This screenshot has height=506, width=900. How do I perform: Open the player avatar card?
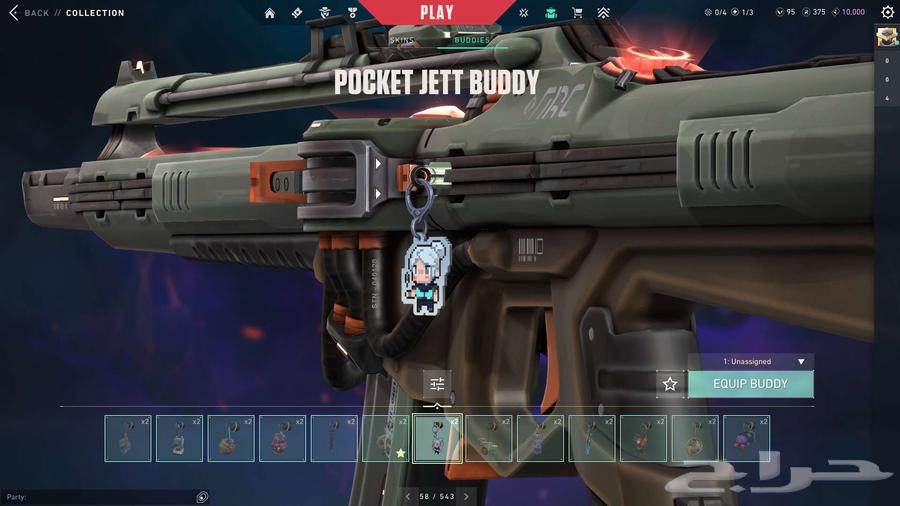coord(887,38)
